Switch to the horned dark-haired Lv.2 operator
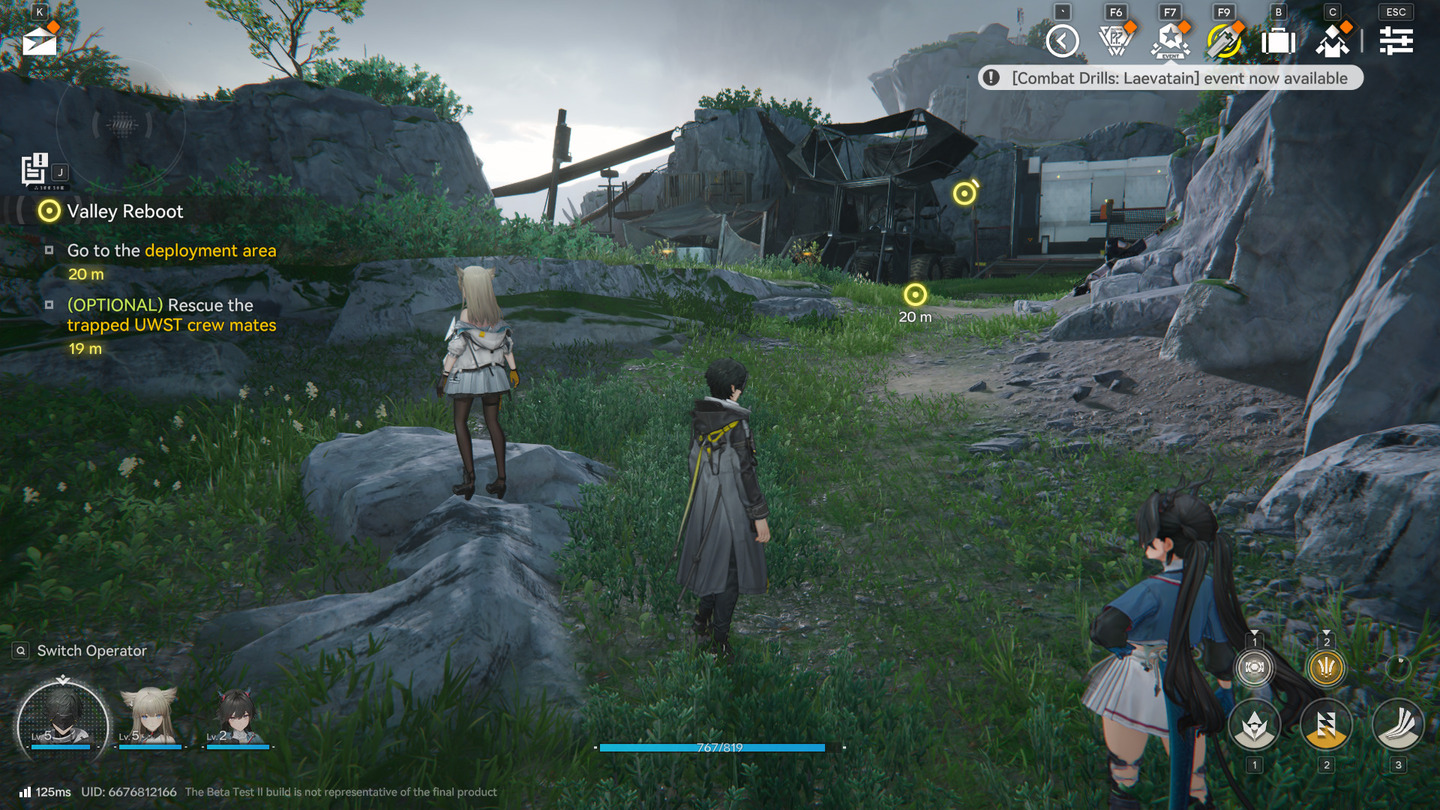 236,716
